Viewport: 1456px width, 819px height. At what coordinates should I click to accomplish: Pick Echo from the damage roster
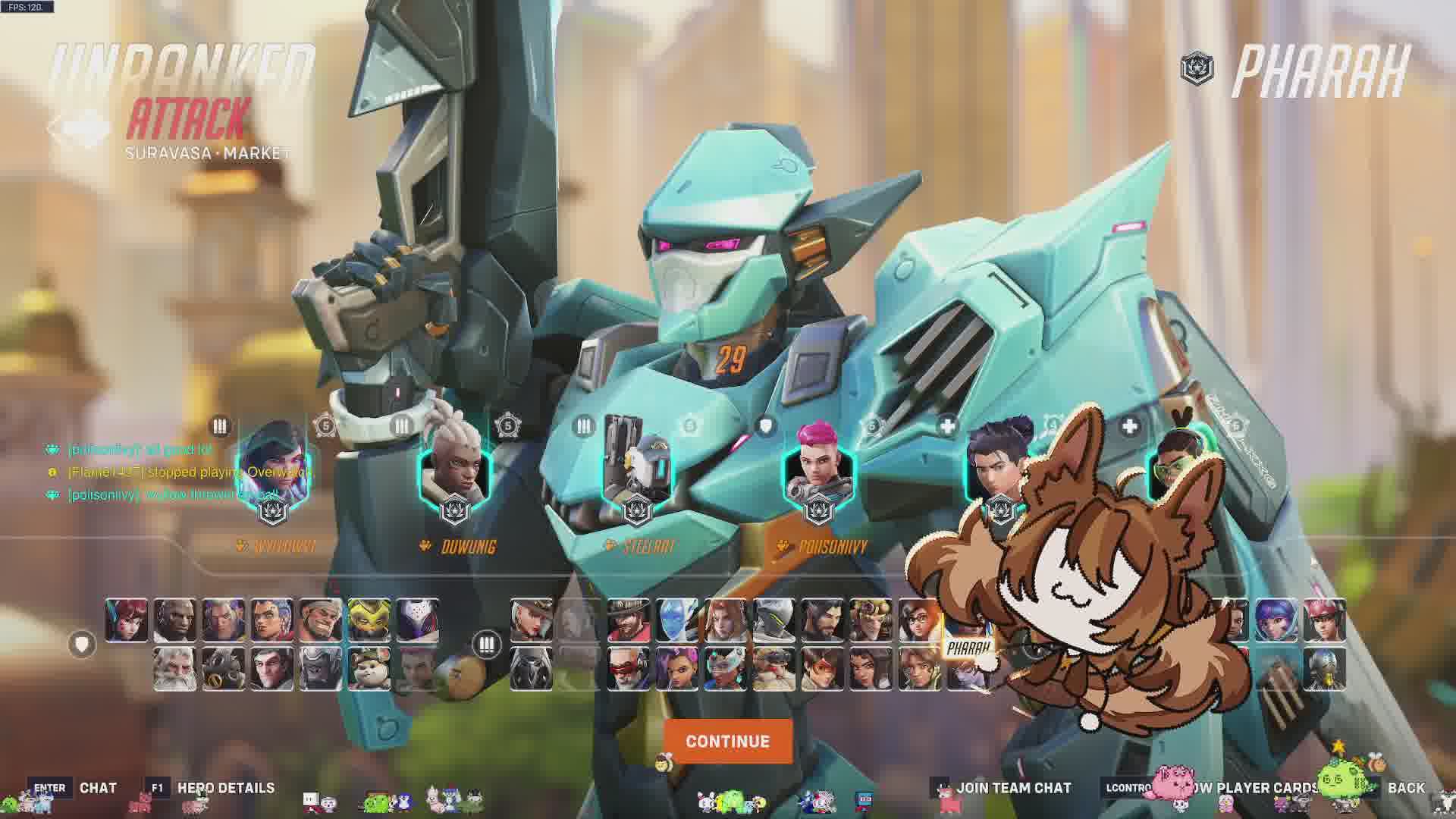(676, 620)
